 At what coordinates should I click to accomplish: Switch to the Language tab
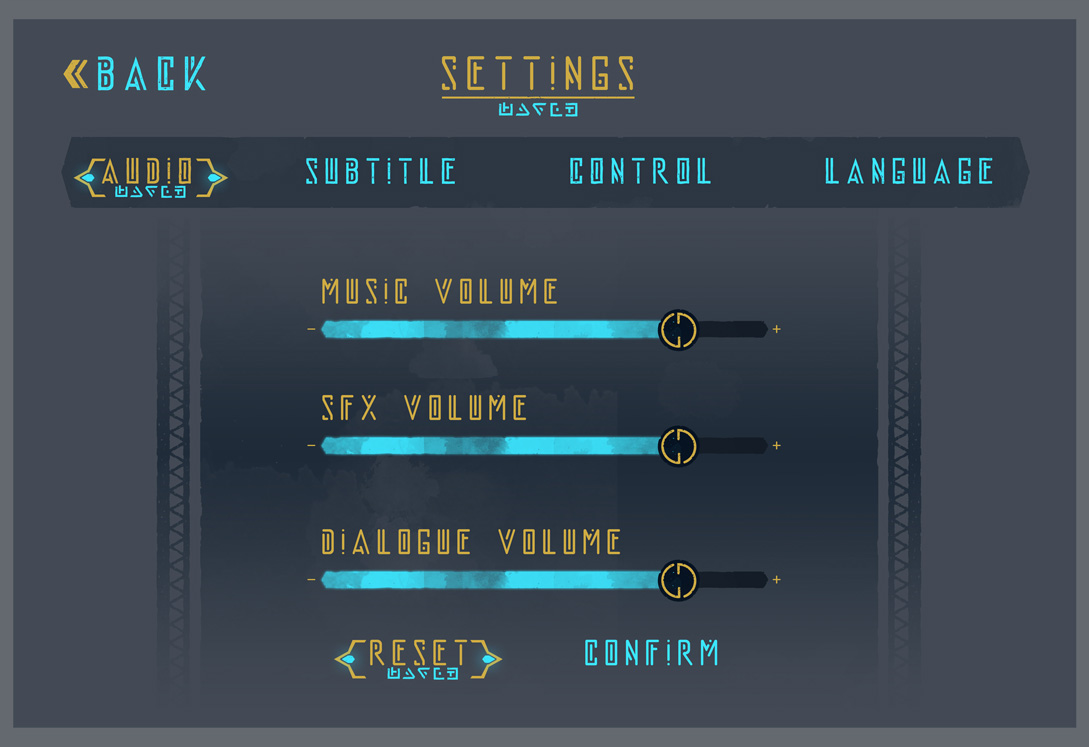pyautogui.click(x=909, y=172)
